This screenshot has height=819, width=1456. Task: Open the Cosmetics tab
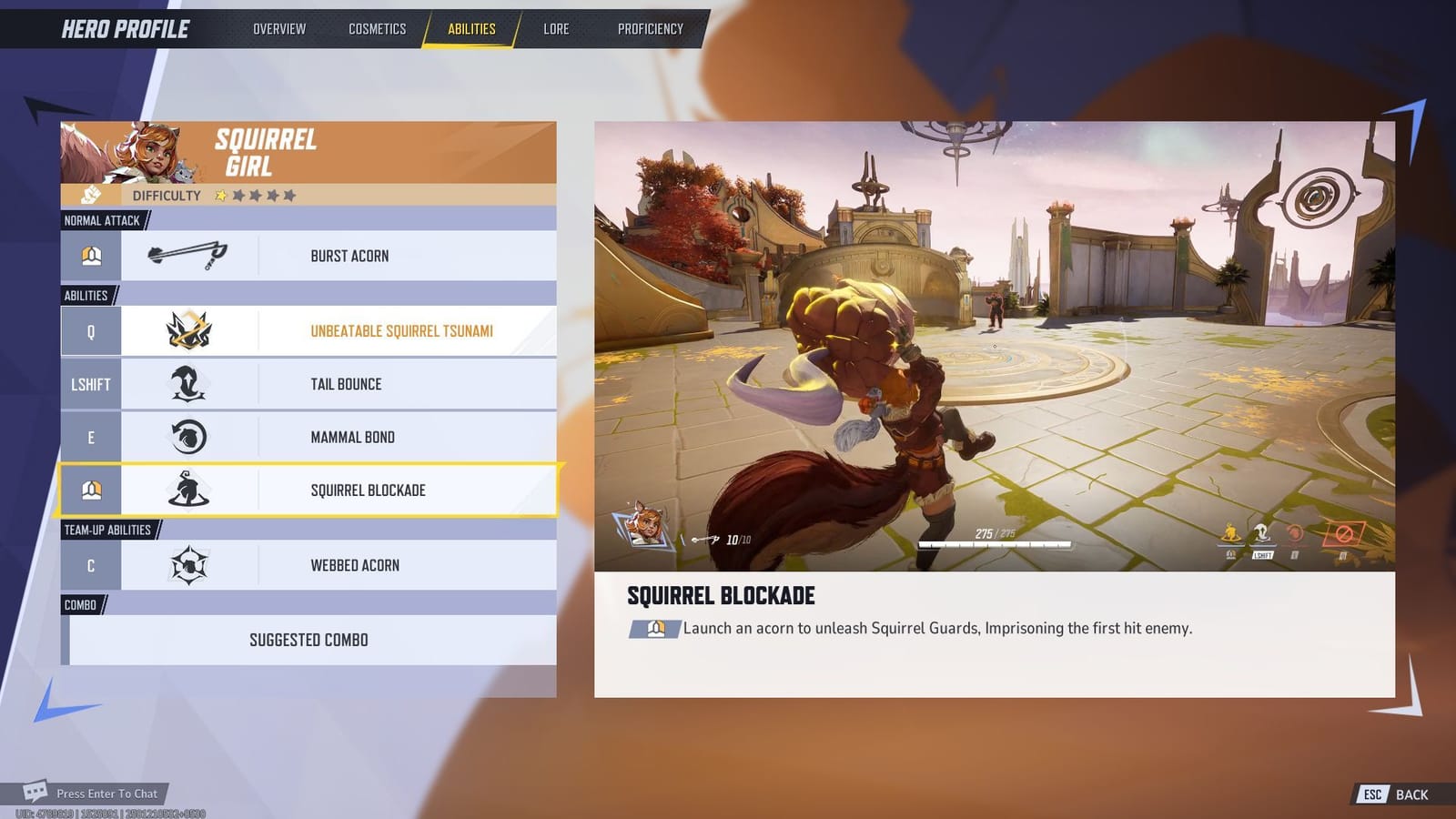[376, 28]
